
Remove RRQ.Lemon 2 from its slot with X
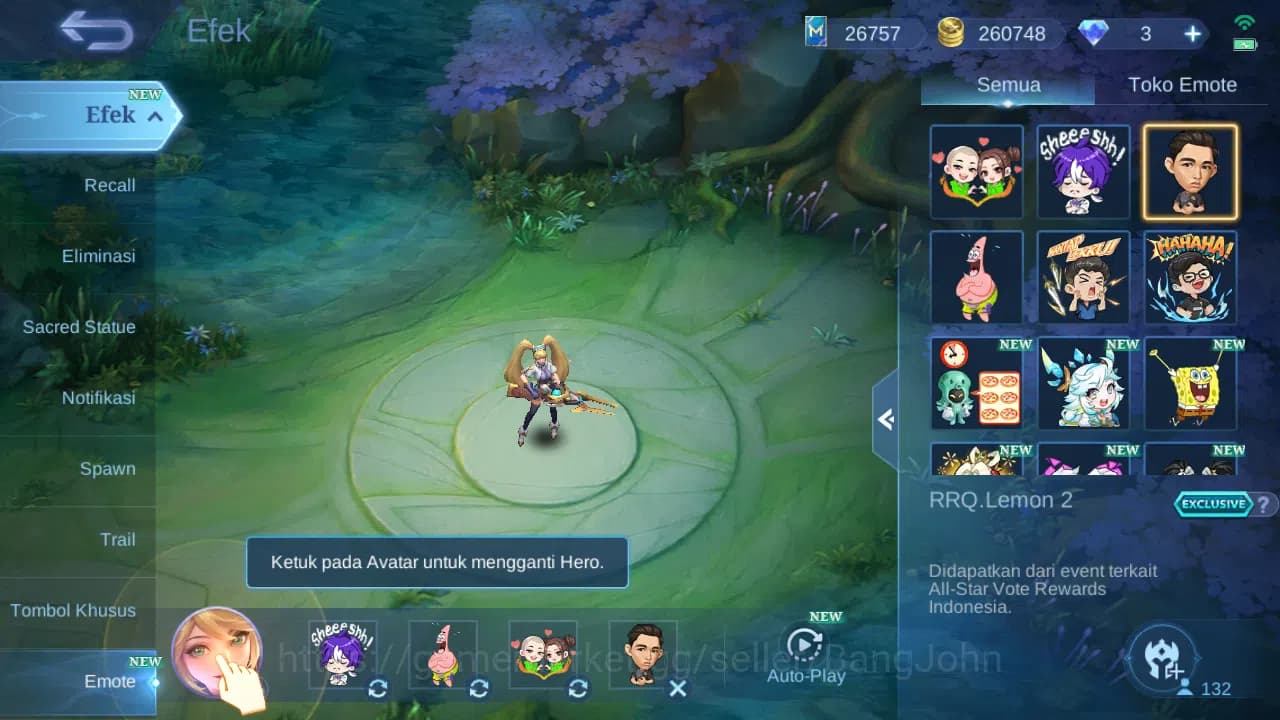pyautogui.click(x=678, y=689)
